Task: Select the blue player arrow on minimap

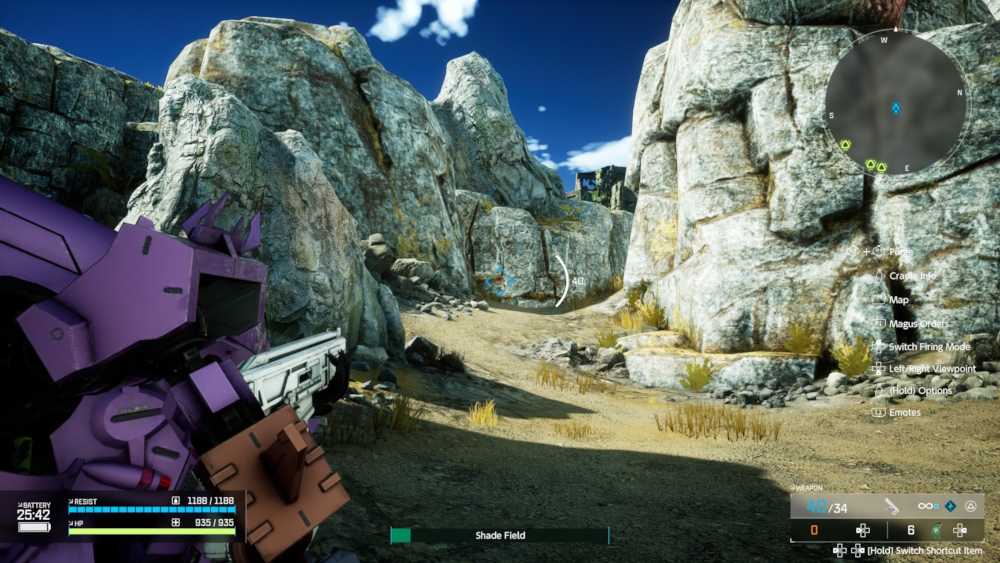Action: click(896, 106)
